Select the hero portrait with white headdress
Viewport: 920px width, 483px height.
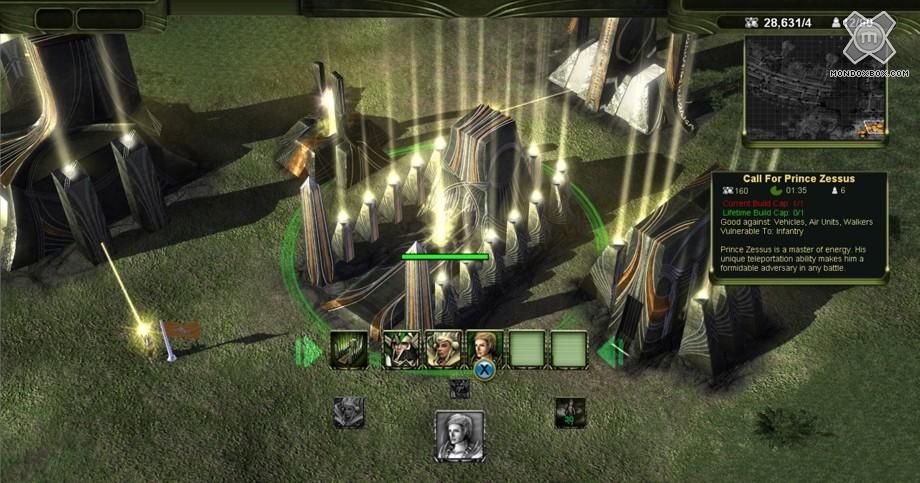(x=444, y=349)
